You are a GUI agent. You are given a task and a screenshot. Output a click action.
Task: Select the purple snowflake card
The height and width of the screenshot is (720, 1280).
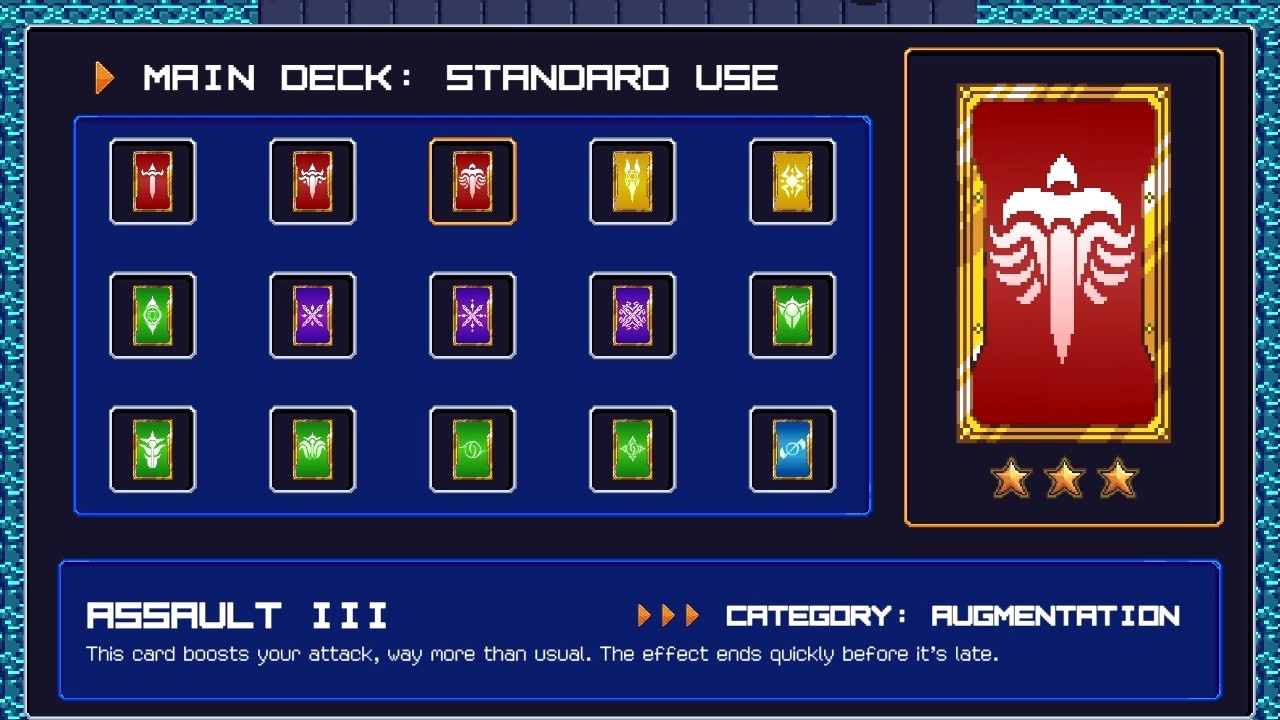472,316
